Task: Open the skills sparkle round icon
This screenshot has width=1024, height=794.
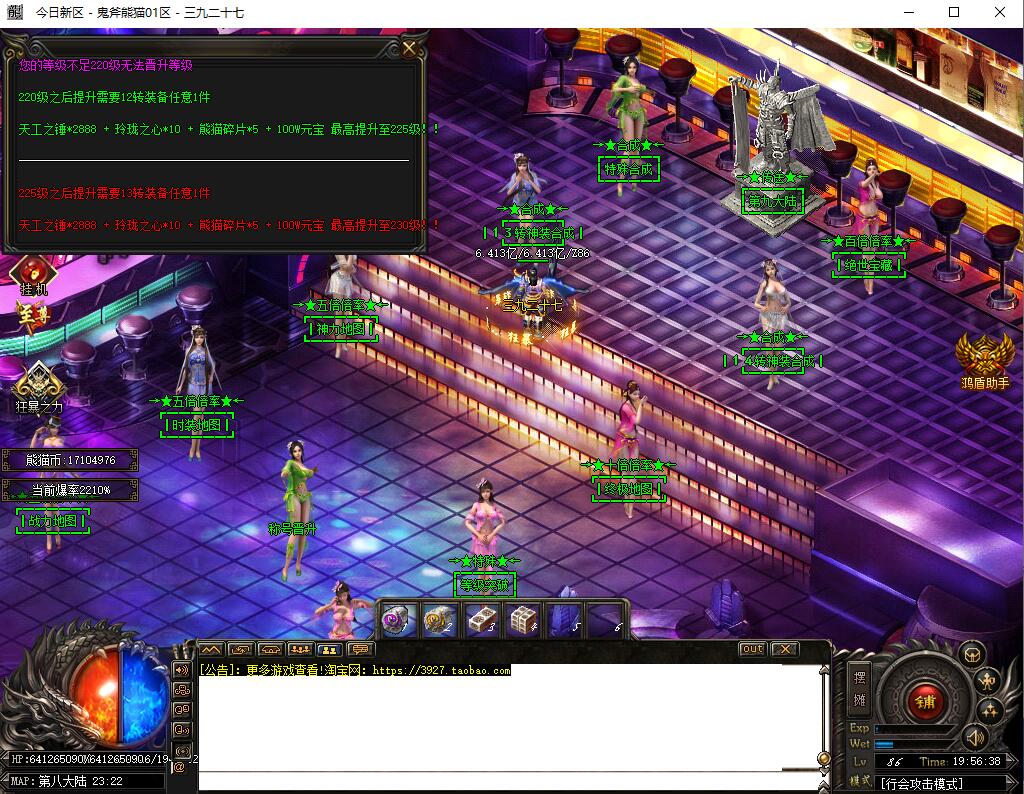Action: (x=990, y=711)
